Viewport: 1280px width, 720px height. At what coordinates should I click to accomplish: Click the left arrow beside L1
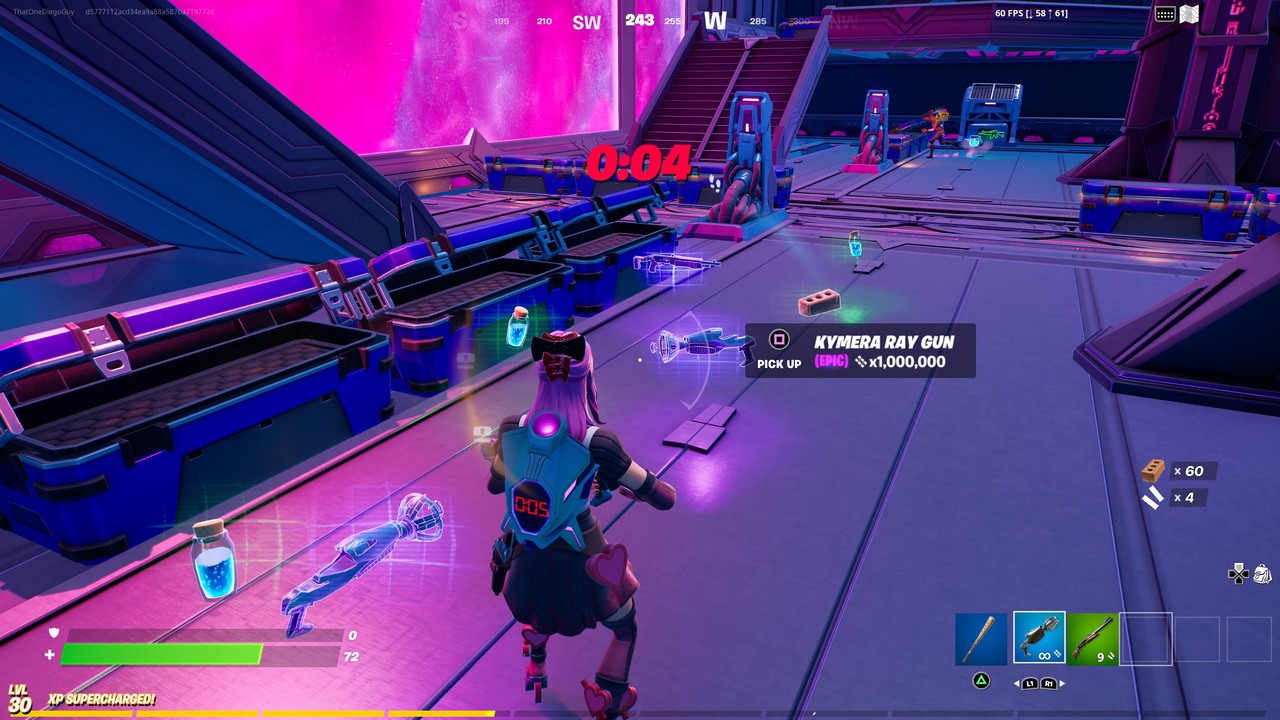[x=1017, y=683]
